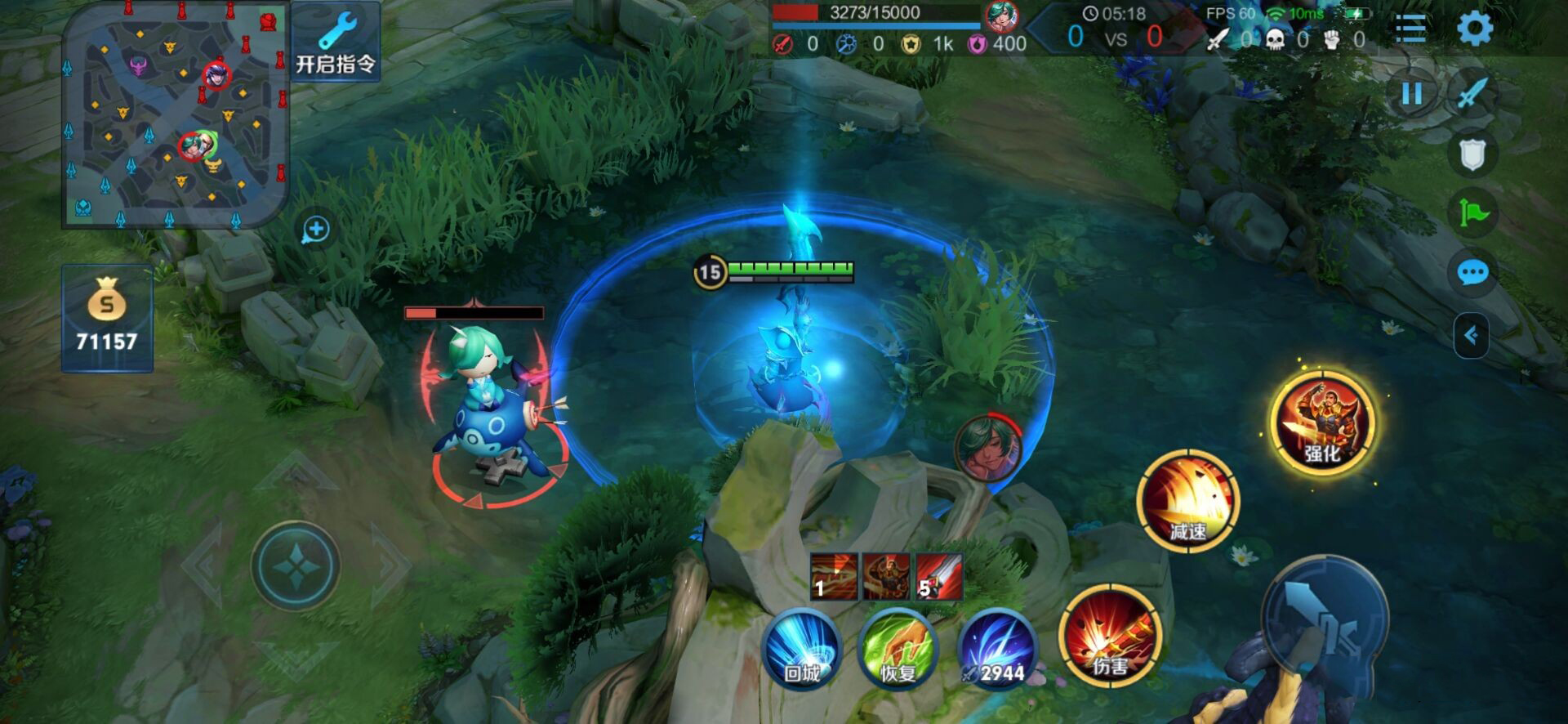
Task: Tap the 开启指令 wrench button
Action: point(335,42)
